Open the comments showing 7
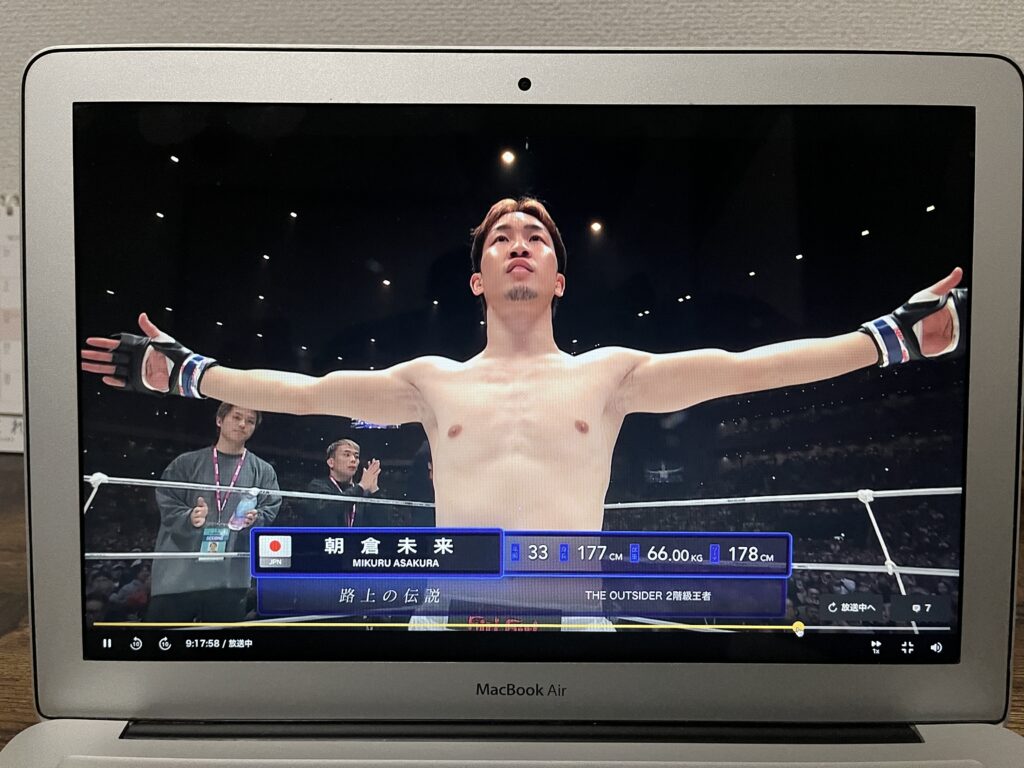Viewport: 1024px width, 768px height. pyautogui.click(x=921, y=608)
